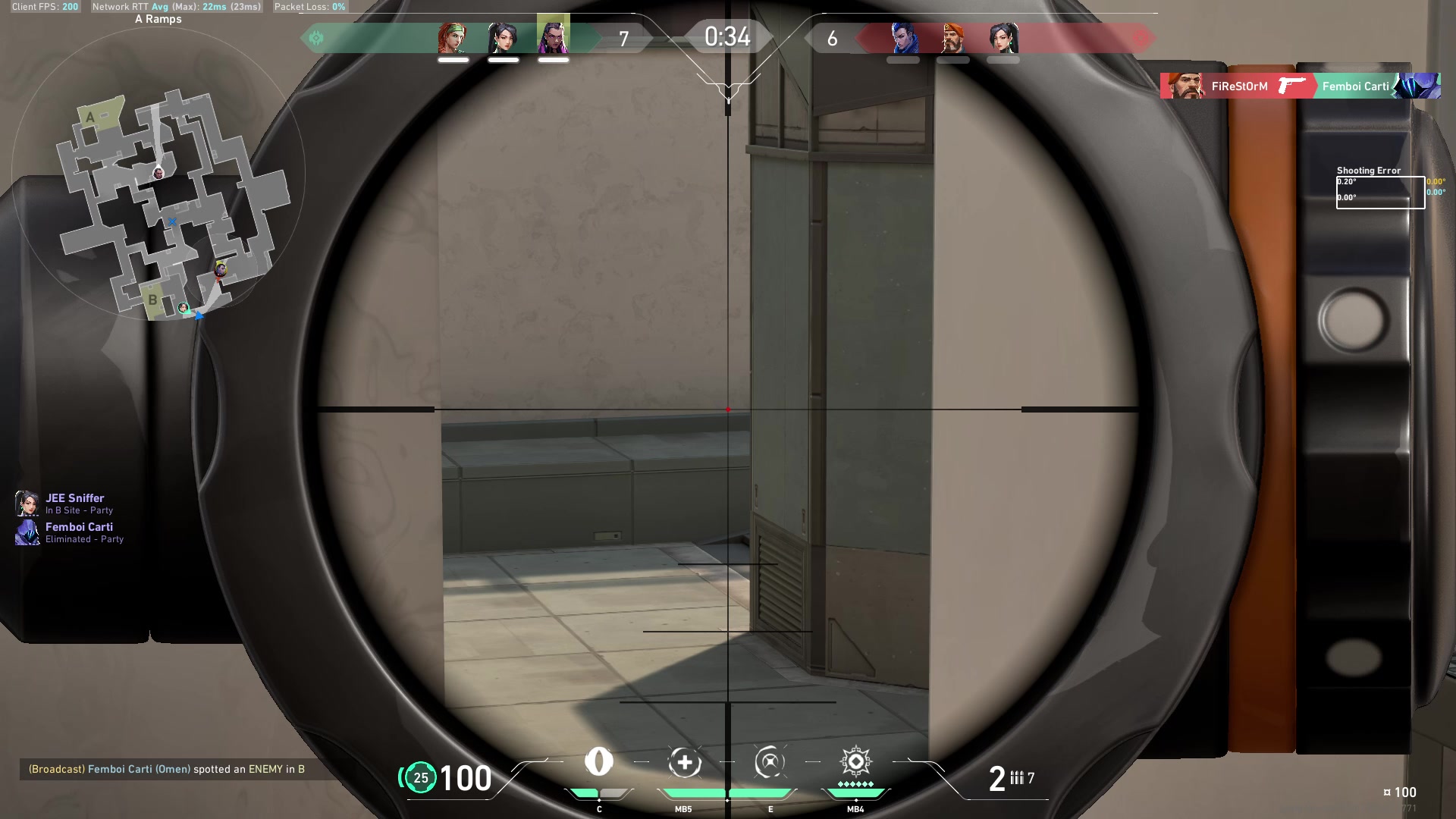The width and height of the screenshot is (1456, 819).
Task: Expand the A Ramps location label
Action: coord(156,18)
